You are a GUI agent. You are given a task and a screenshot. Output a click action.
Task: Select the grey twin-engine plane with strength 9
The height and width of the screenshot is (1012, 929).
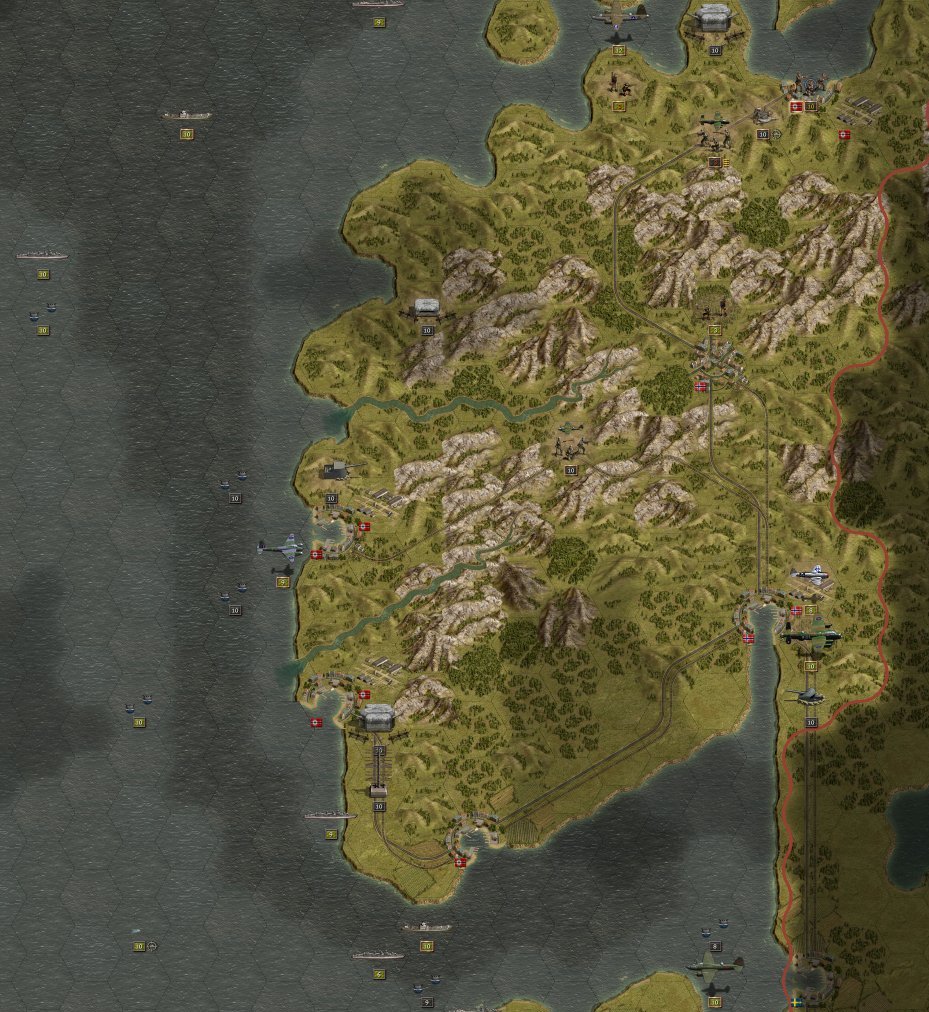(x=279, y=549)
